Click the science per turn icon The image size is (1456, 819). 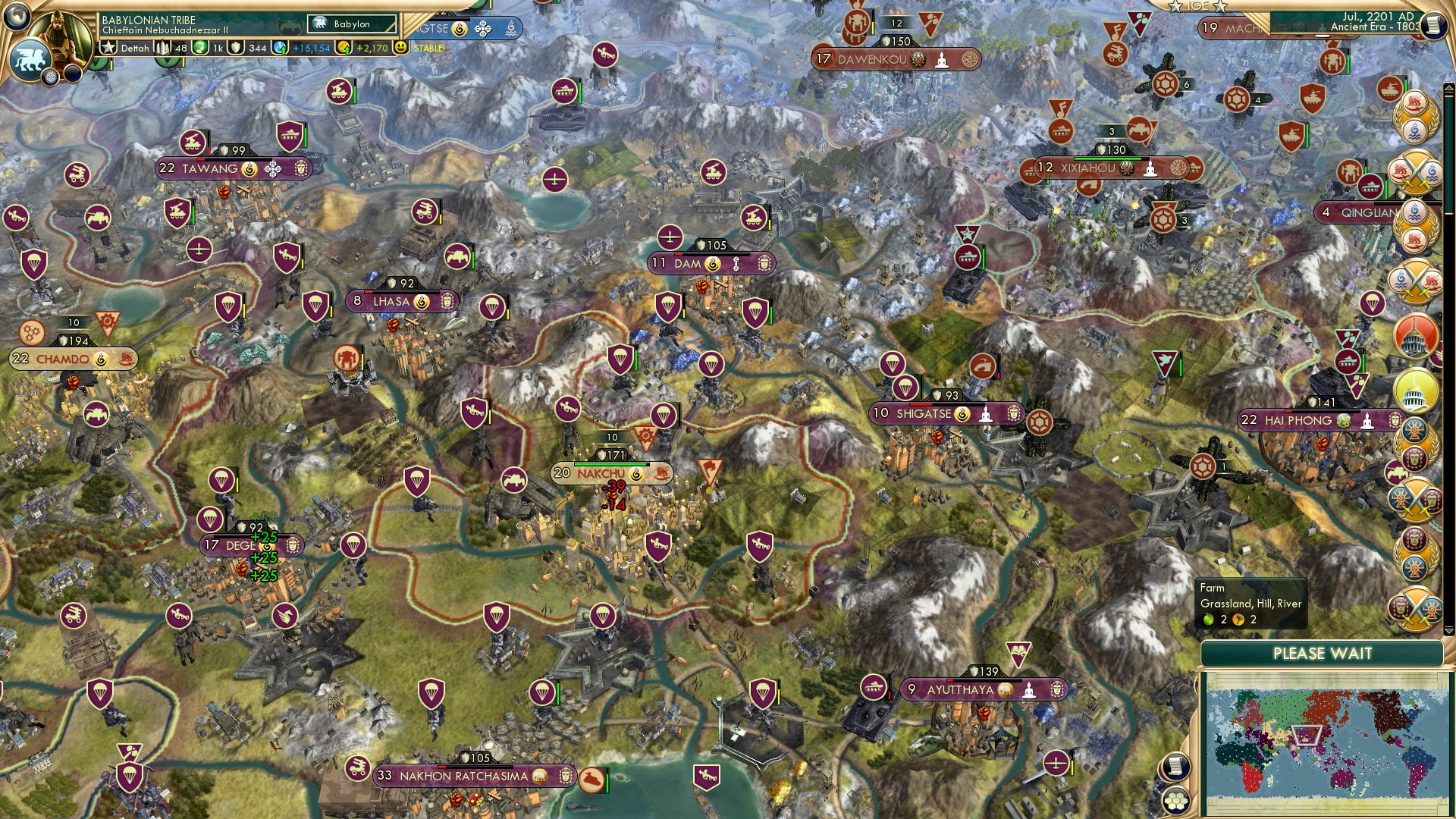[281, 48]
